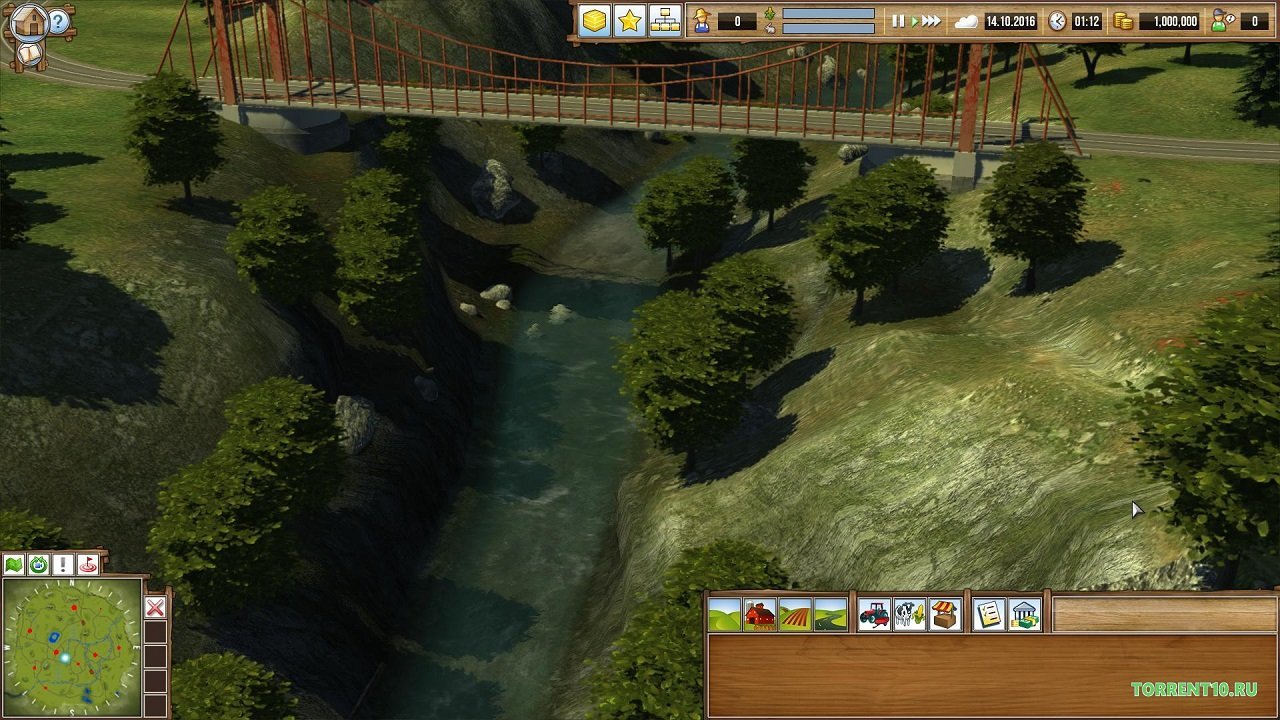Open the terrain landscape build category
1280x720 pixels.
[x=724, y=615]
